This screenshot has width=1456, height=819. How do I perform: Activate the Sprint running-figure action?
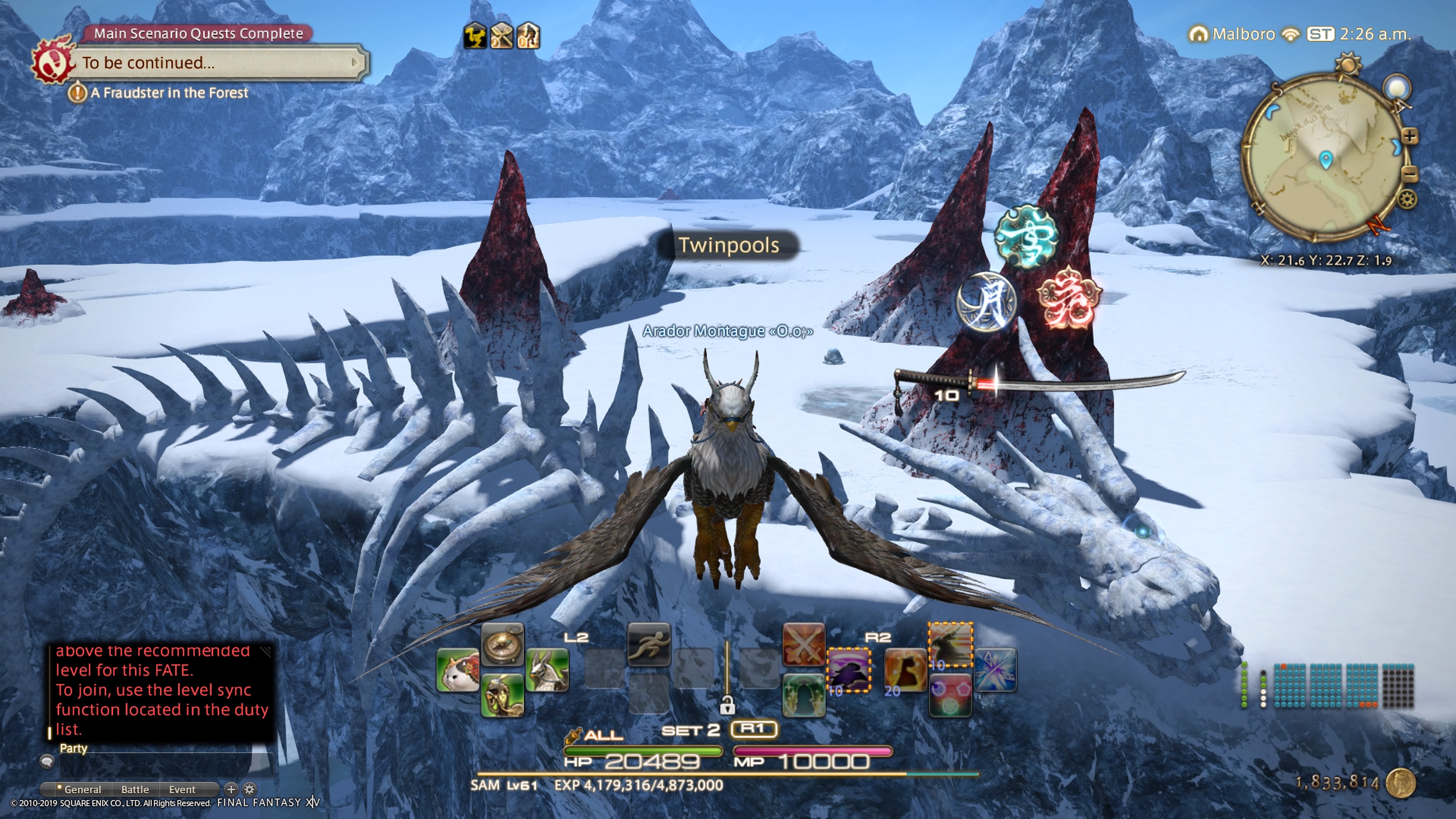click(649, 645)
